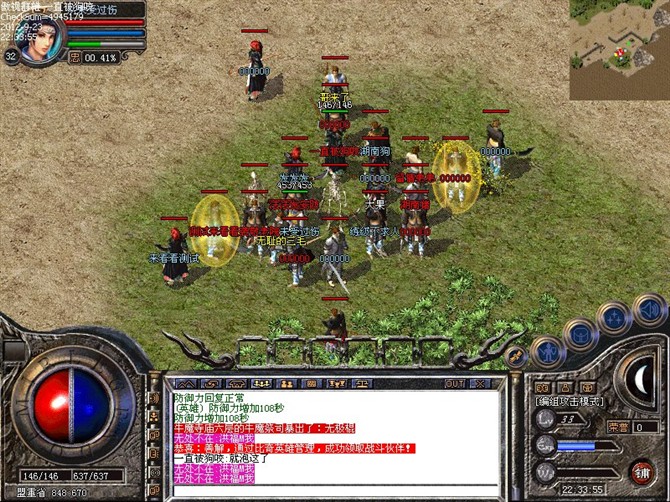Click the OUT button on the chat bar
The height and width of the screenshot is (502, 670).
455,383
